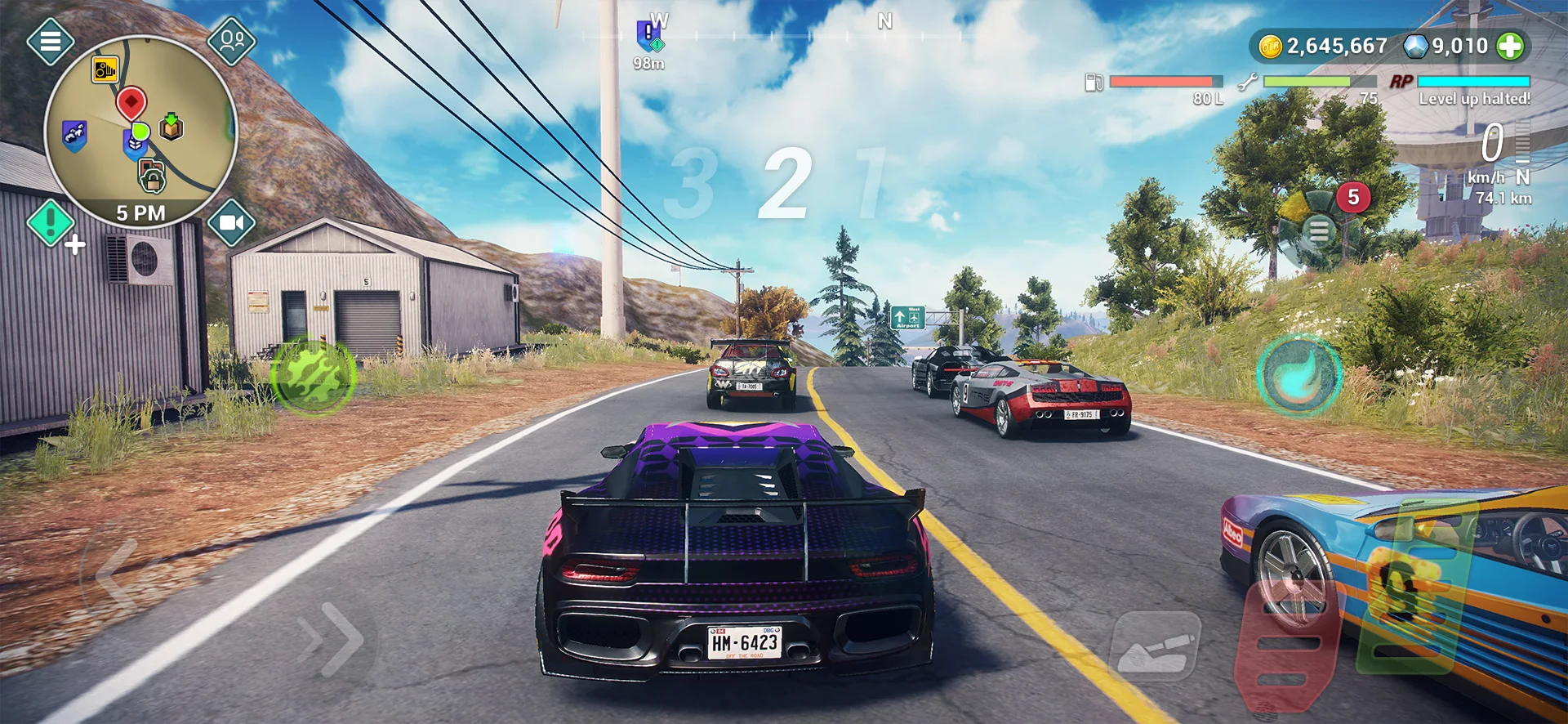This screenshot has height=724, width=1568.
Task: Open the radial menu with red 5 badge
Action: click(x=1319, y=231)
